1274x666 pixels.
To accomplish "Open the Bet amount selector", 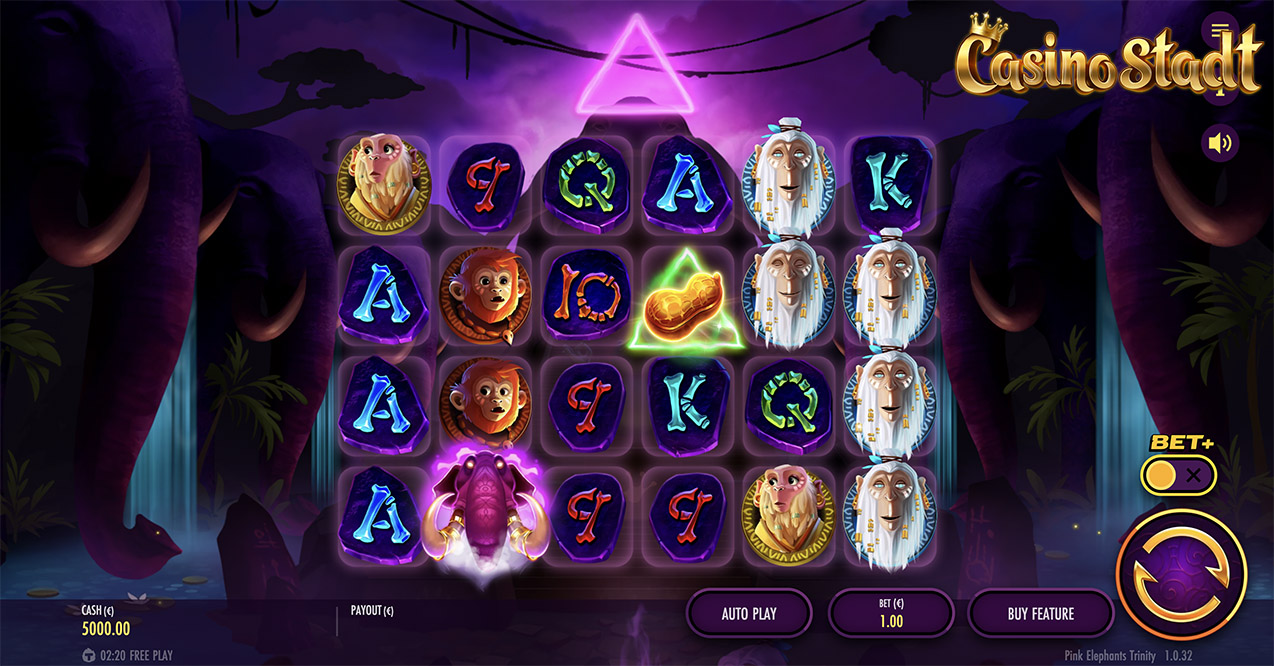I will coord(891,613).
